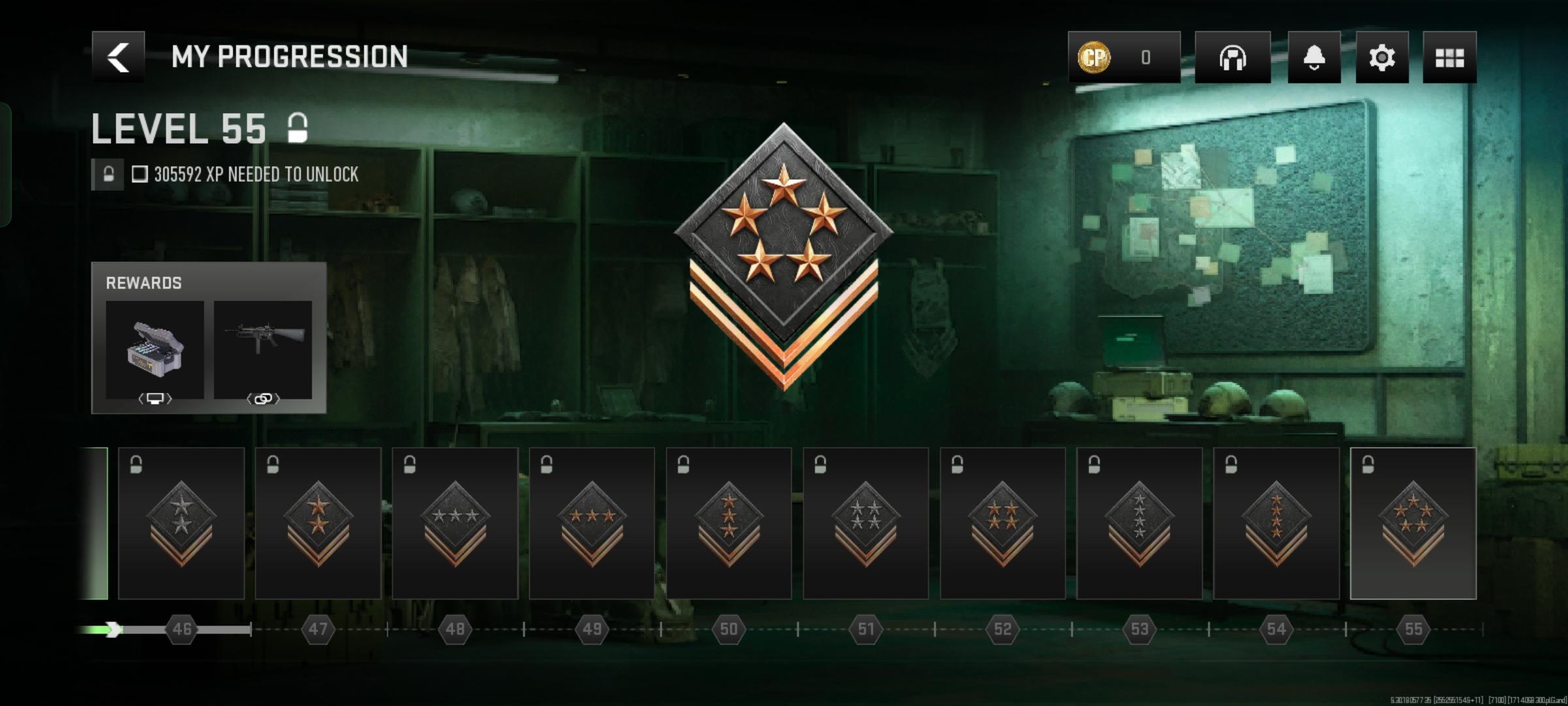This screenshot has width=1568, height=706.
Task: Open the notifications bell
Action: (x=1315, y=58)
